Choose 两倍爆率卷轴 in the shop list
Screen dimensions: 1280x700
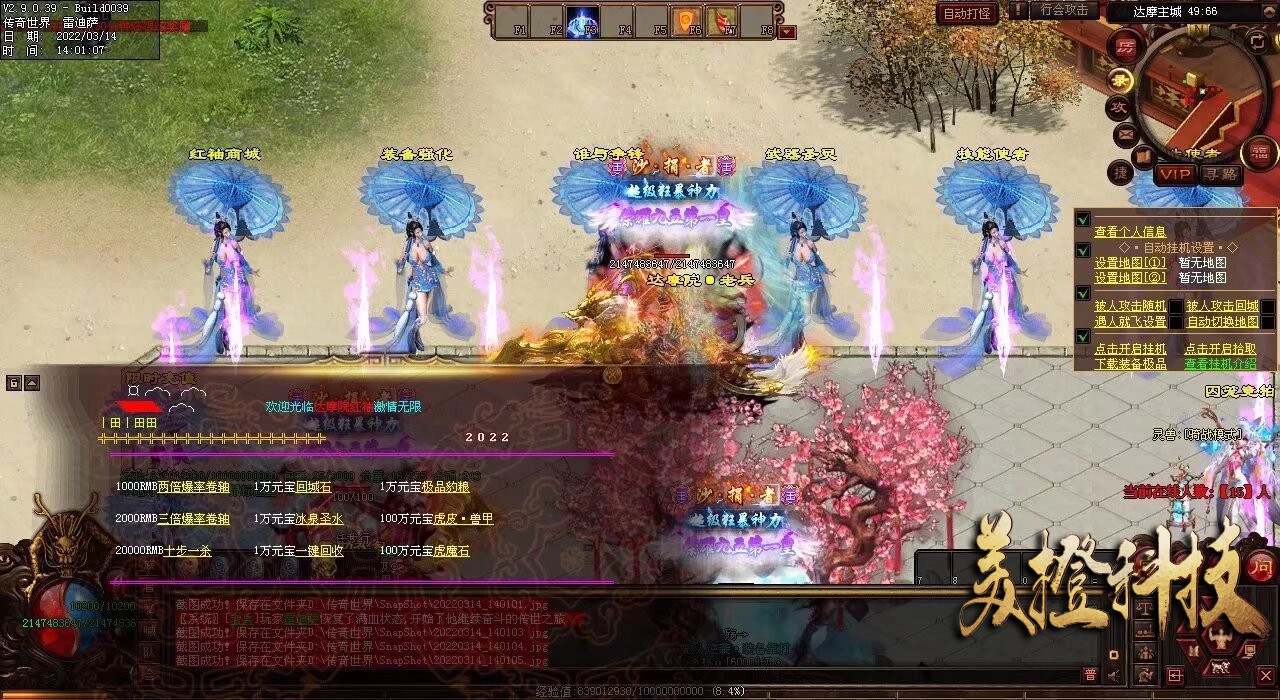coord(193,487)
